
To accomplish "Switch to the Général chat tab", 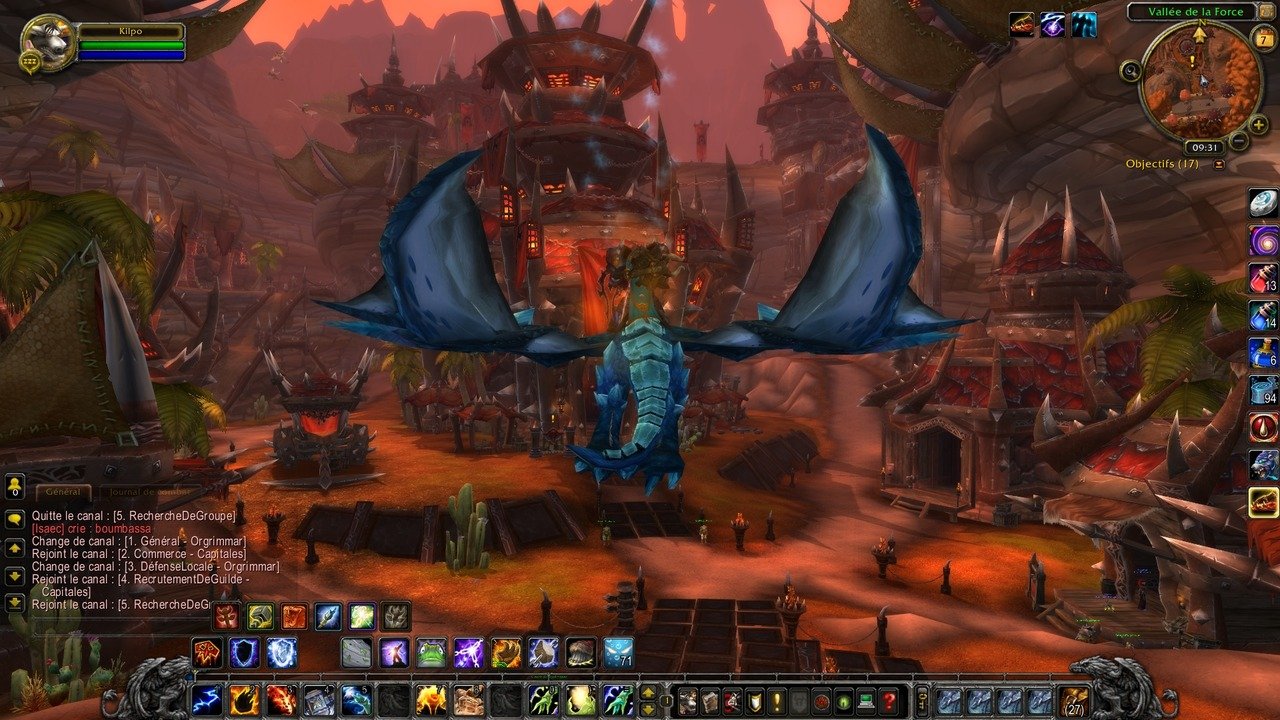I will point(64,492).
